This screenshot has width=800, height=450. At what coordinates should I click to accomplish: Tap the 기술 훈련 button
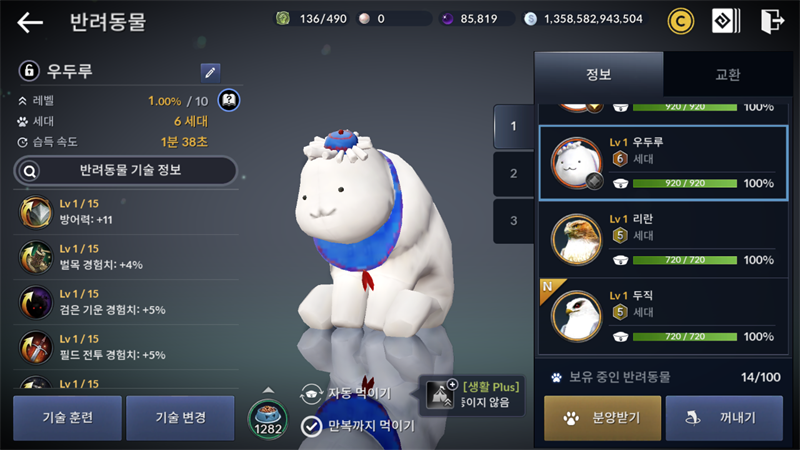click(x=67, y=417)
